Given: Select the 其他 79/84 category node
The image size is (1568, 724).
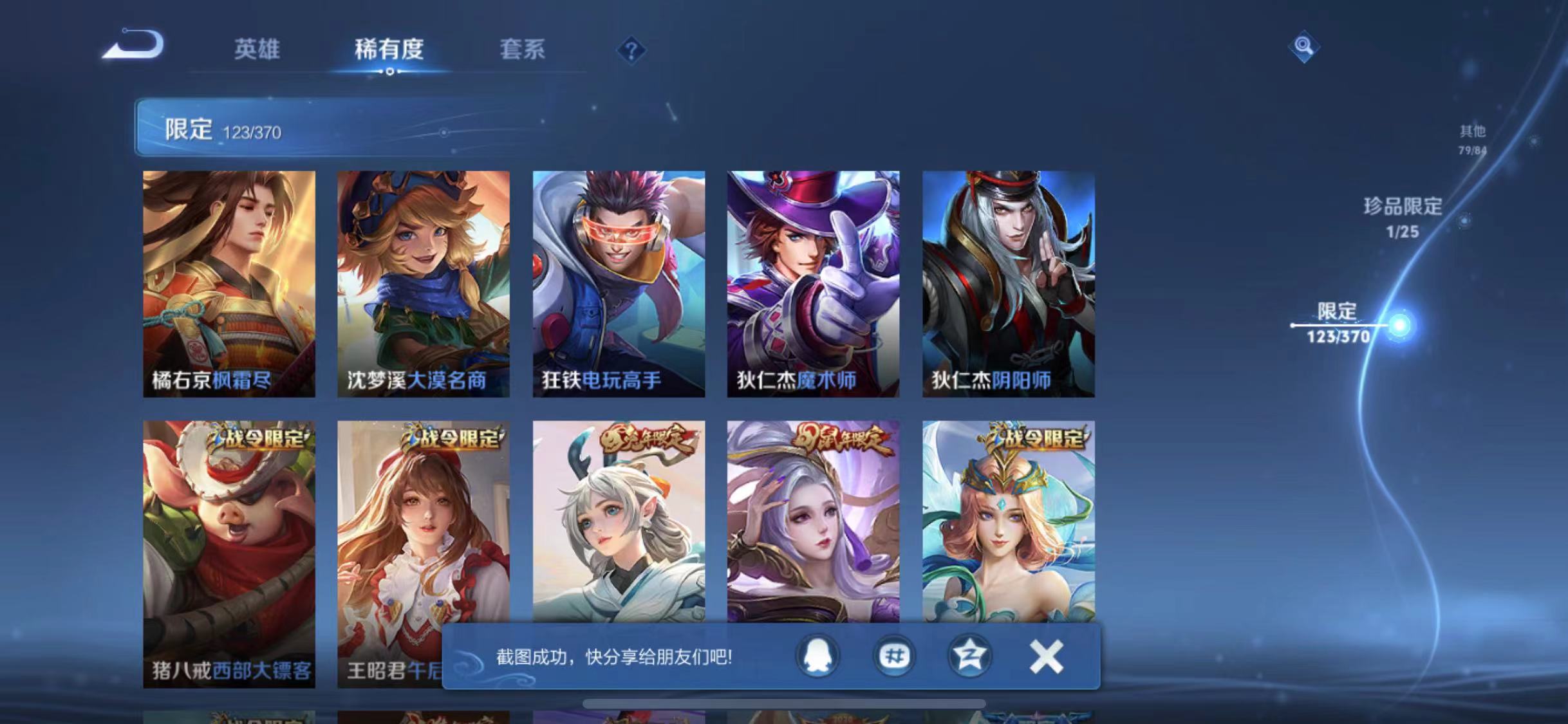Looking at the screenshot, I should point(1475,140).
